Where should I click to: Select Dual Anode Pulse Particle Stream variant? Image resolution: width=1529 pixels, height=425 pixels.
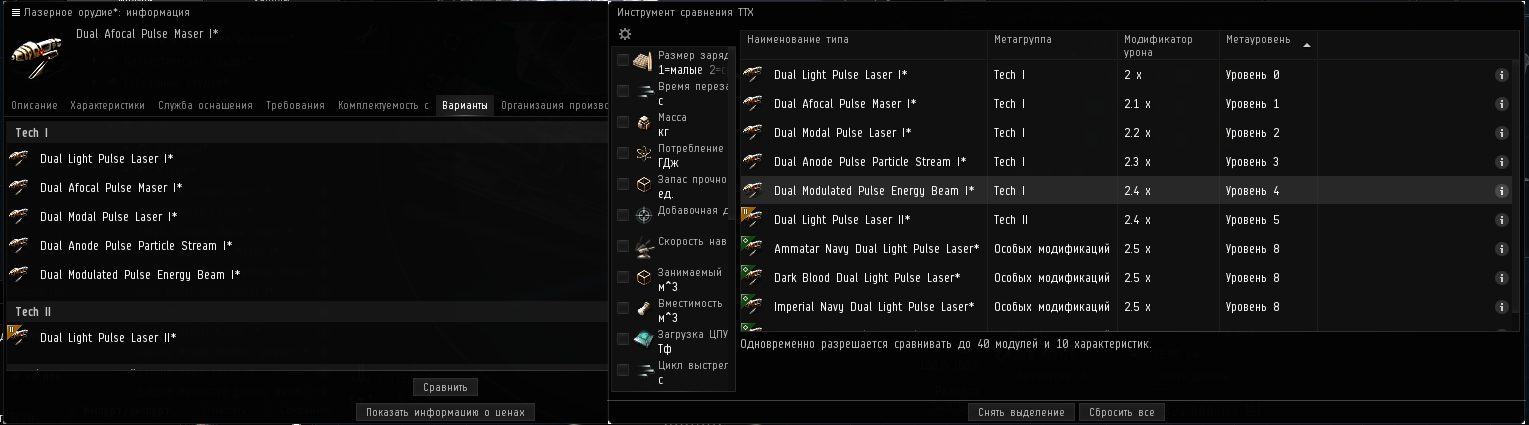[136, 246]
